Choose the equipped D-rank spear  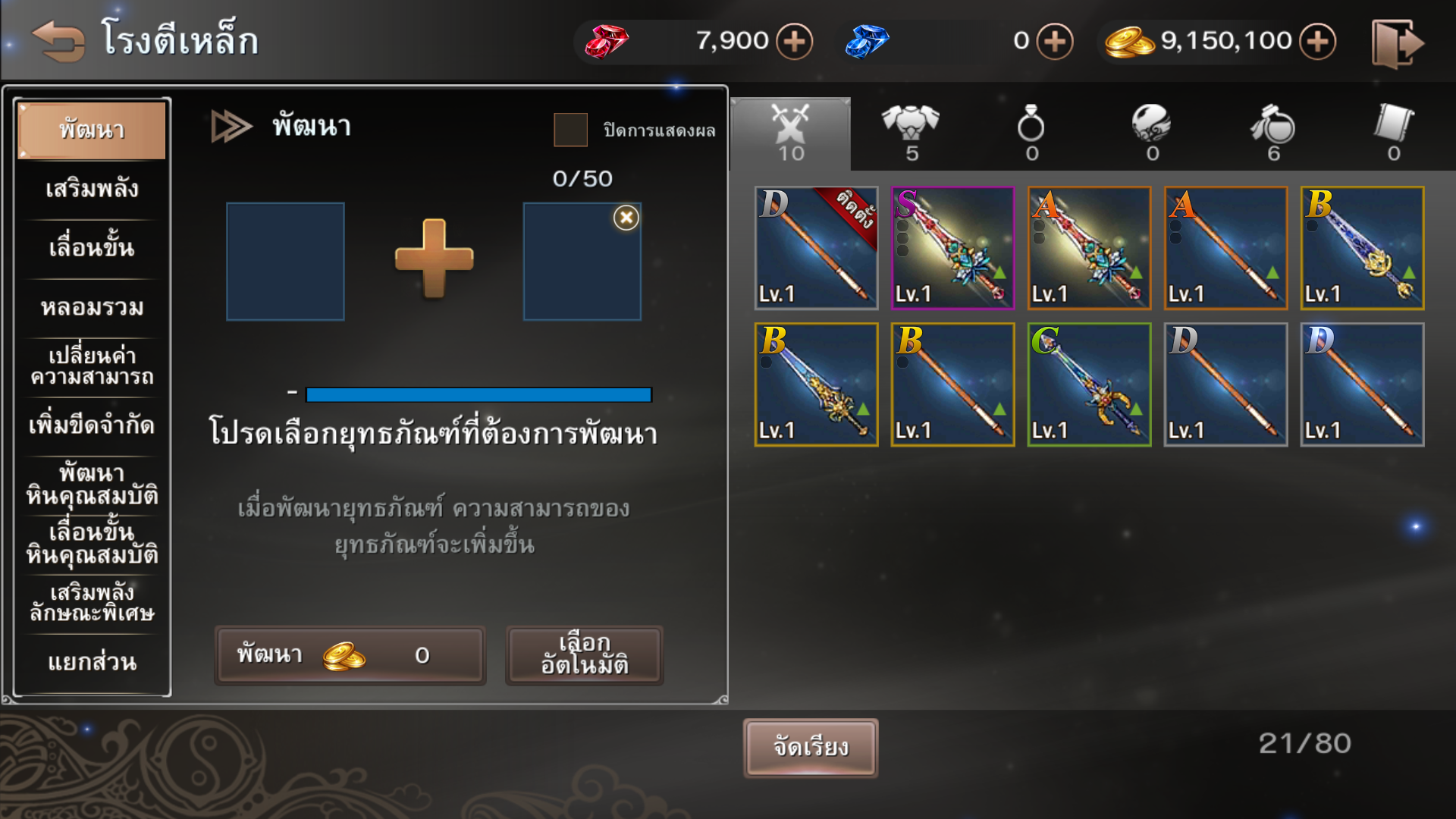[x=816, y=248]
